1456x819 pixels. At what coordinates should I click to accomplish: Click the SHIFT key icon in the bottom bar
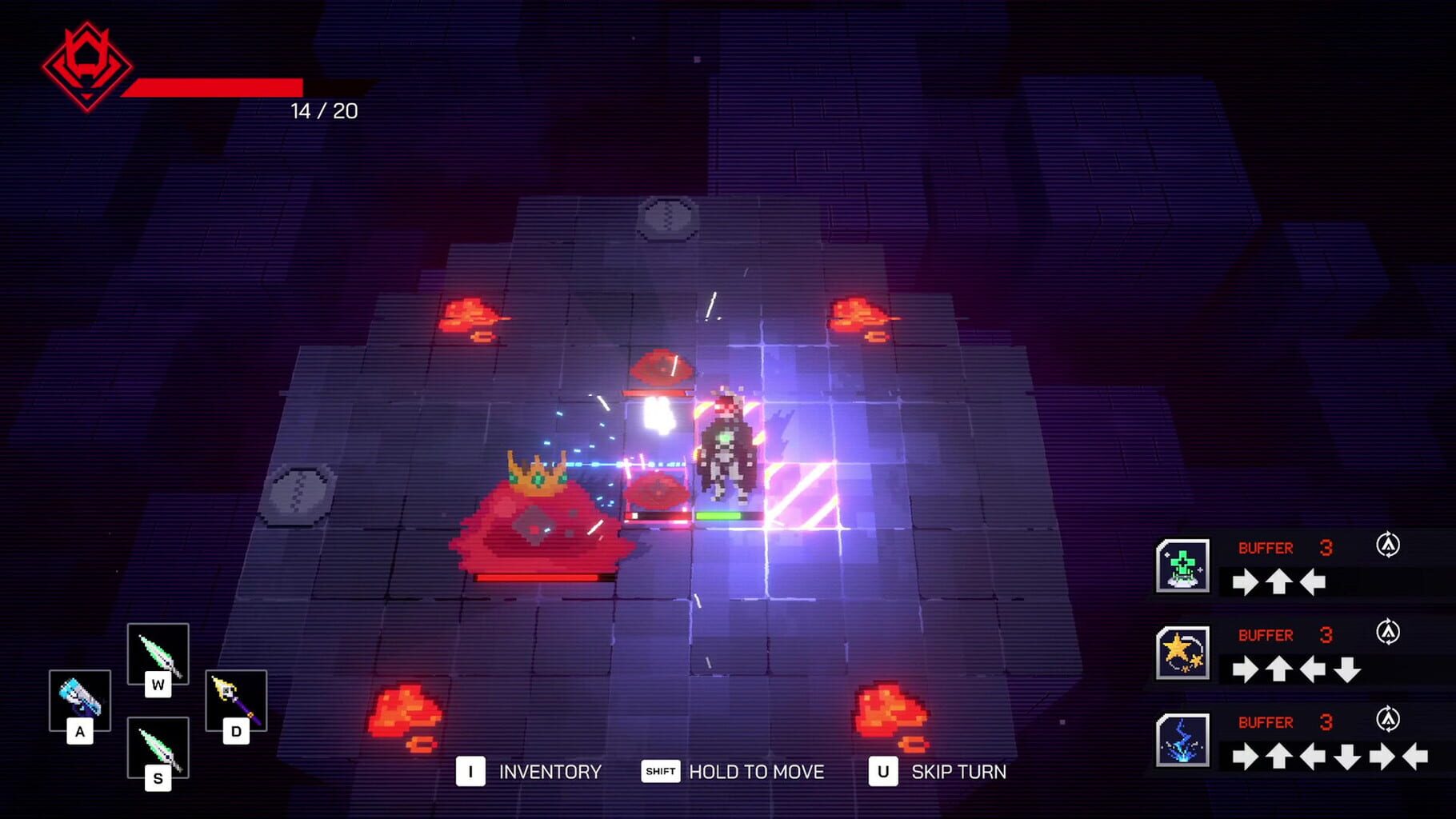[659, 772]
